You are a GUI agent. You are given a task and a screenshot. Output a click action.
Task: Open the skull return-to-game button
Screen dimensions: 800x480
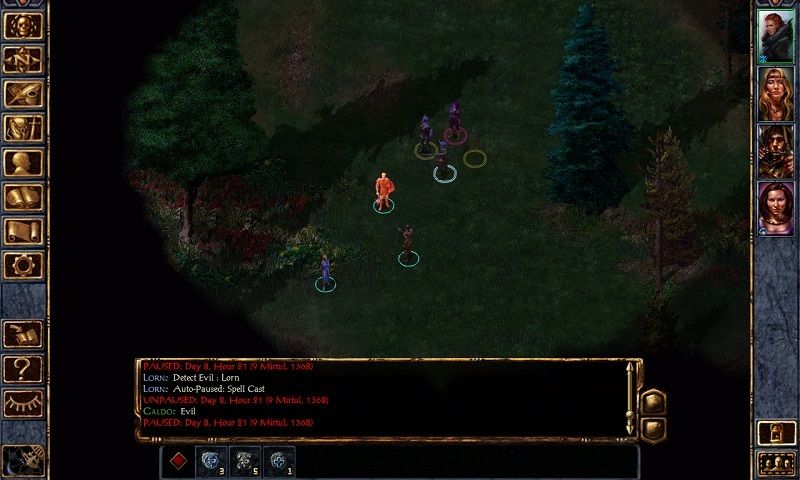point(23,25)
